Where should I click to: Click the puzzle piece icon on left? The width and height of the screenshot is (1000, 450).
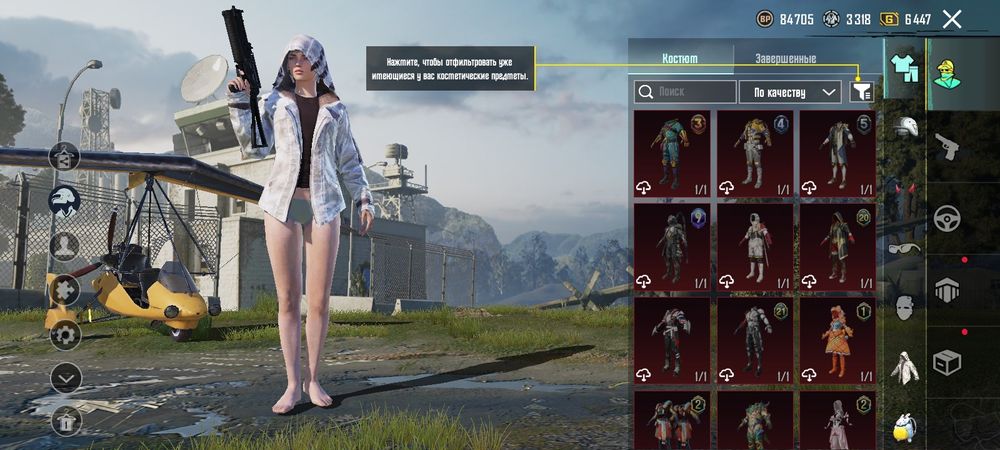click(65, 290)
